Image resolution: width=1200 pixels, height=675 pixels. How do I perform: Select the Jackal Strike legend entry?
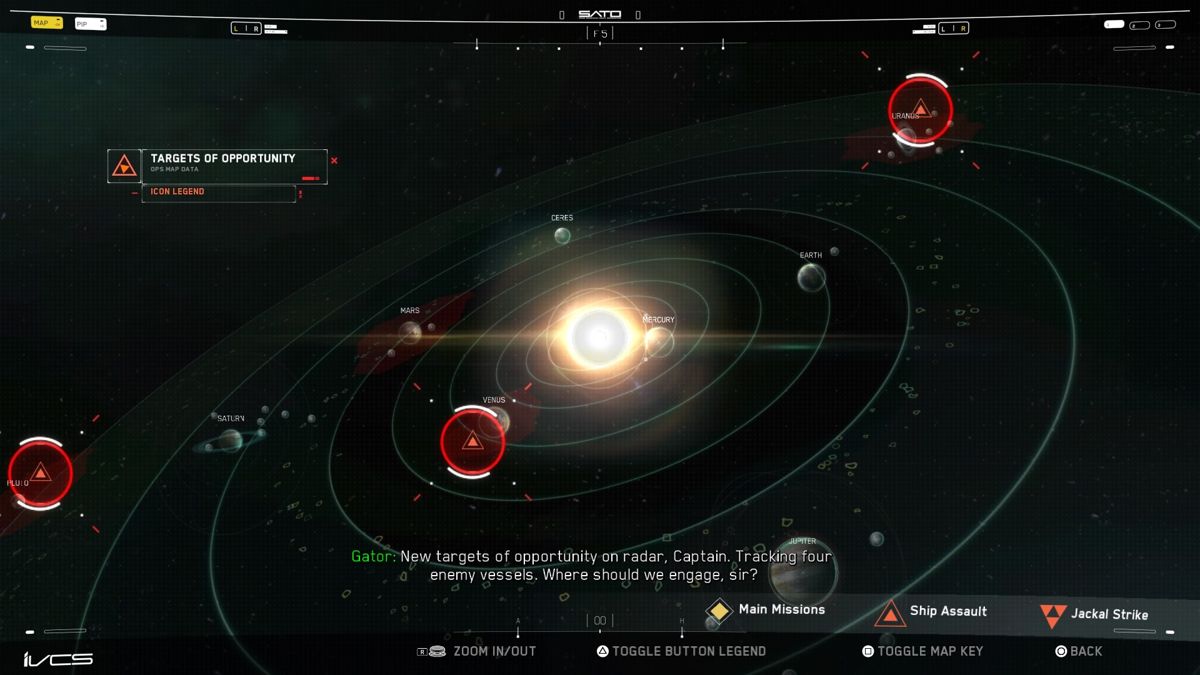[1094, 615]
